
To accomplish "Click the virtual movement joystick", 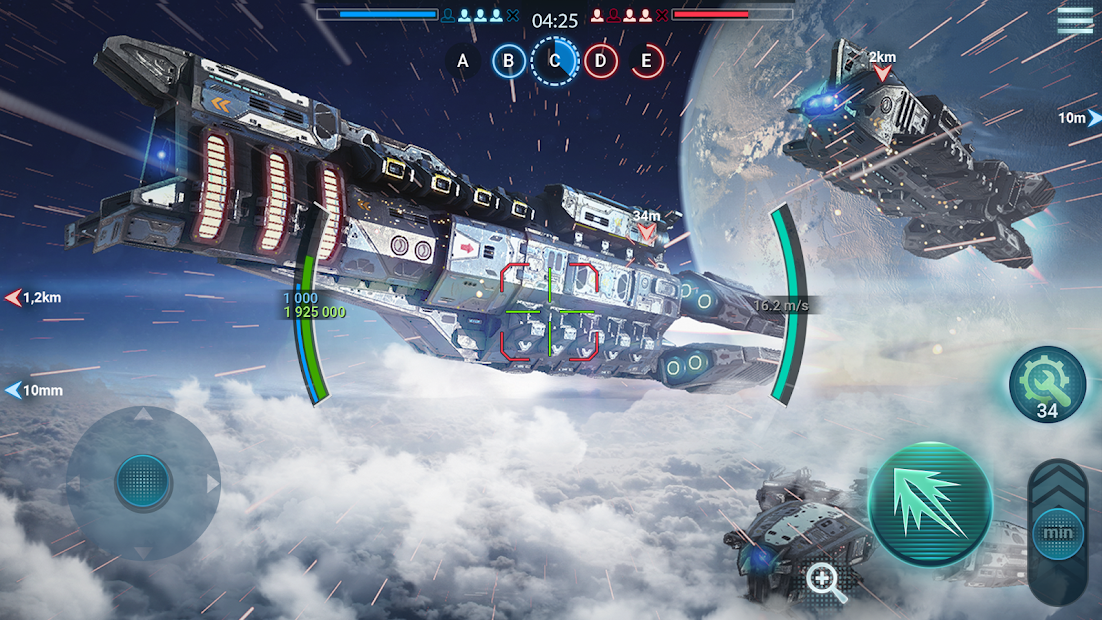I will pyautogui.click(x=144, y=483).
